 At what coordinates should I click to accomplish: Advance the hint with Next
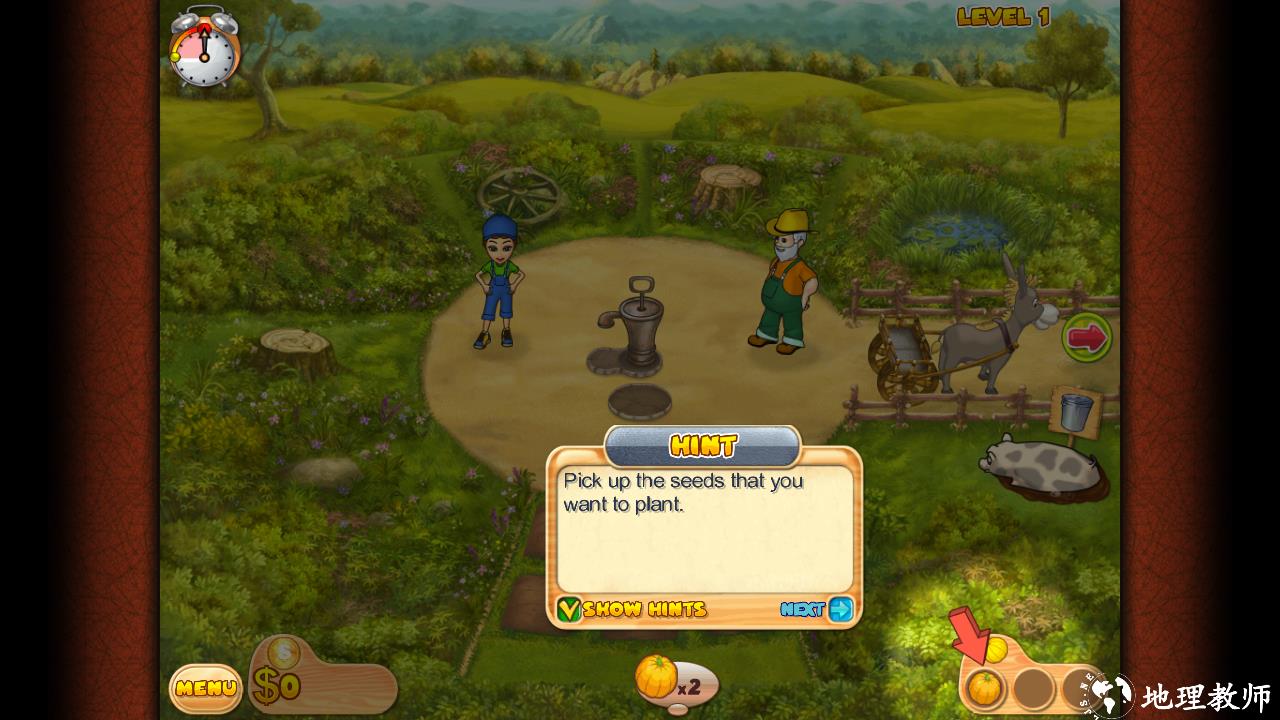click(817, 609)
